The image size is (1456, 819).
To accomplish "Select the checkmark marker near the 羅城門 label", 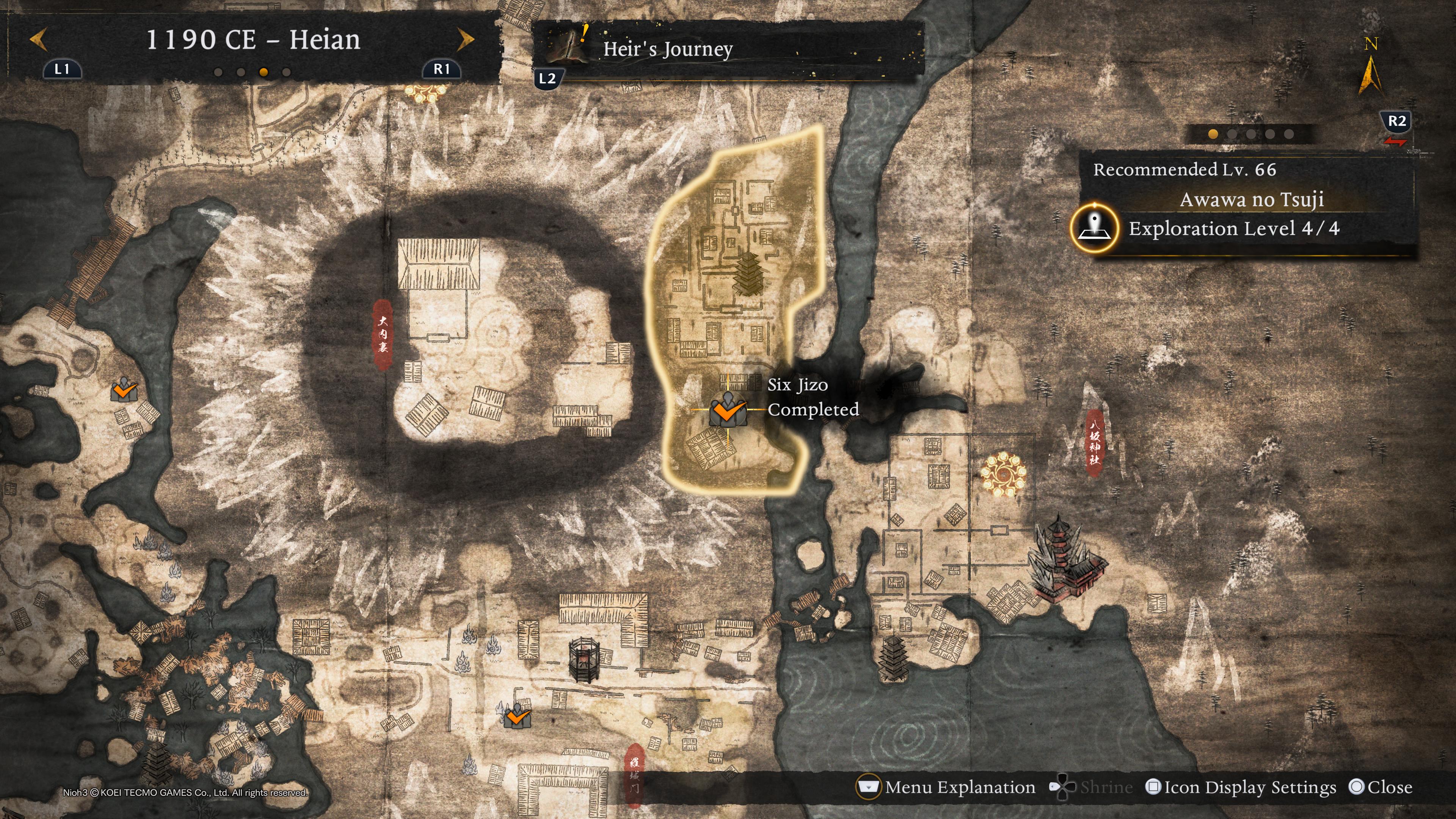I will coord(516,717).
